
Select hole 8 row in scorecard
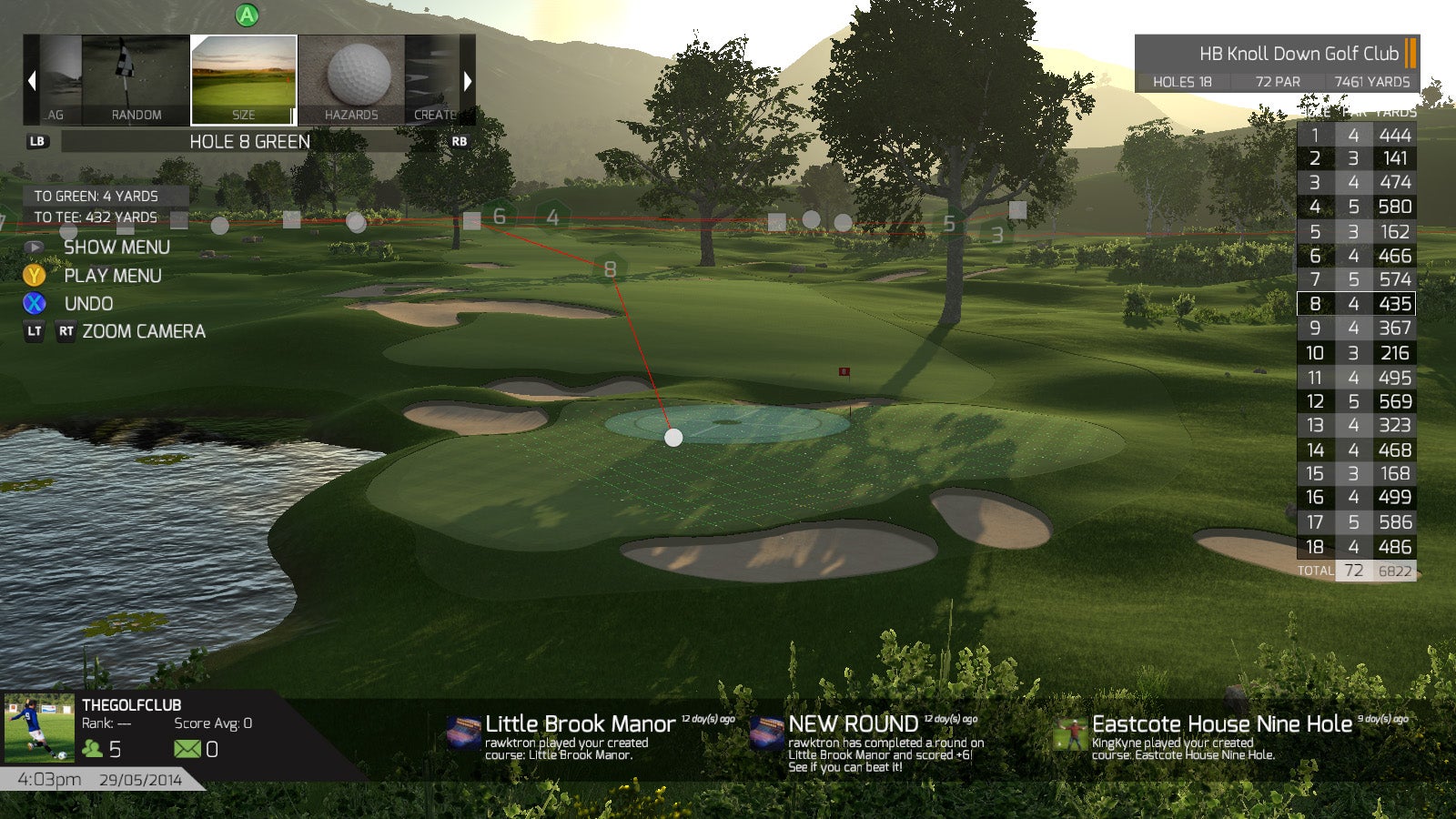coord(1356,304)
